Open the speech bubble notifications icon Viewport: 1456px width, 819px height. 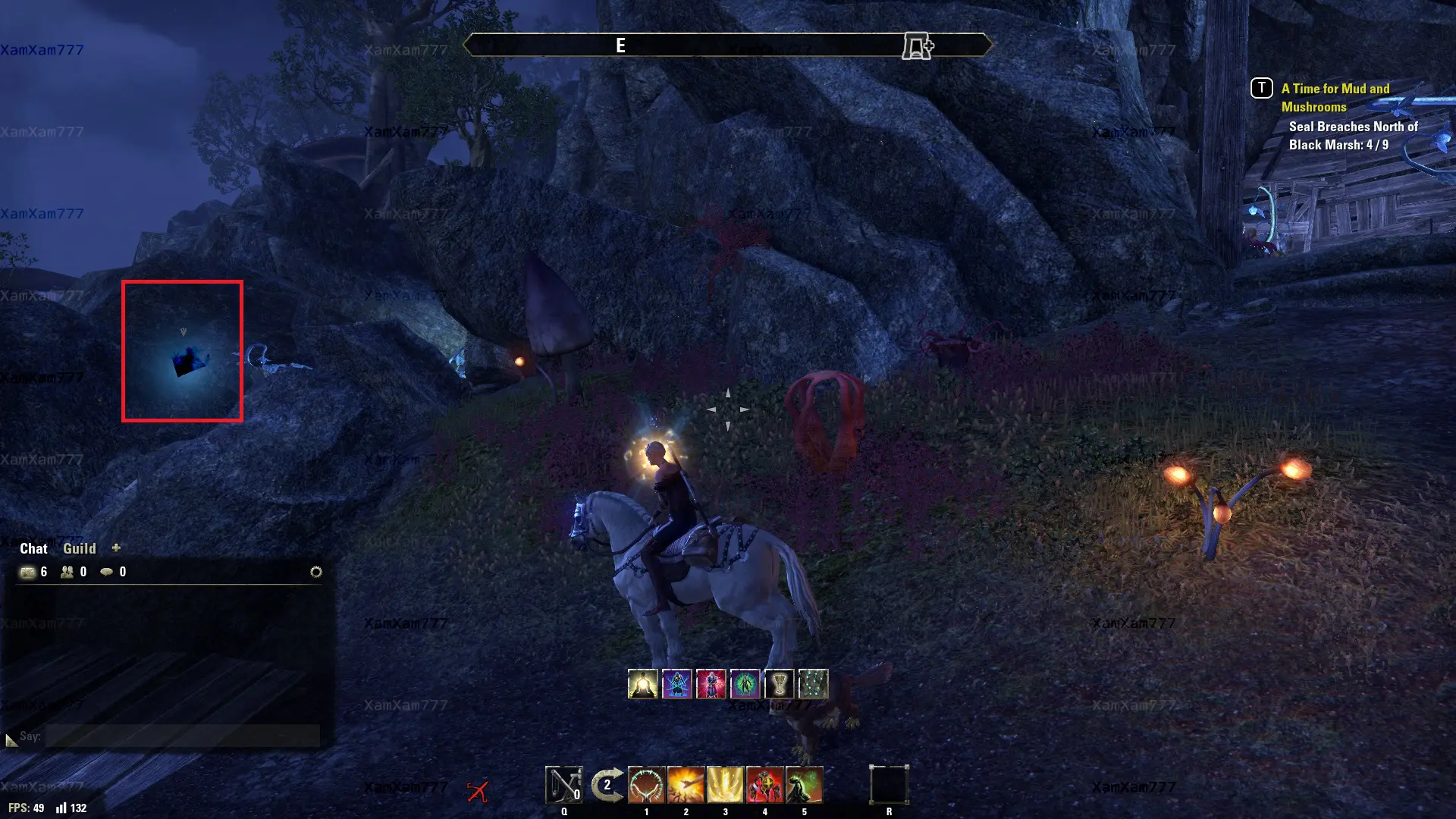[x=107, y=572]
